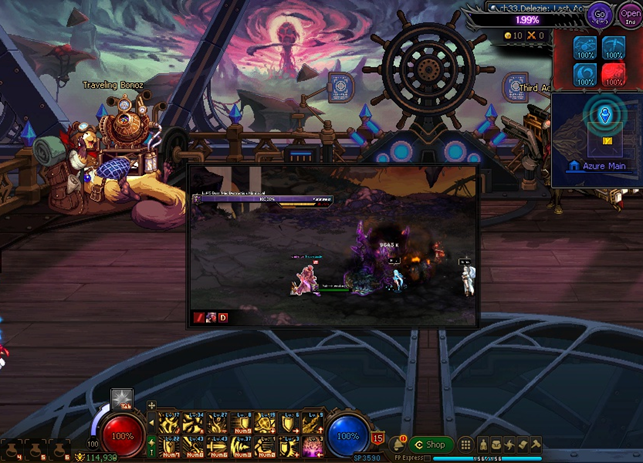Open the Shop from the bottom bar

431,444
